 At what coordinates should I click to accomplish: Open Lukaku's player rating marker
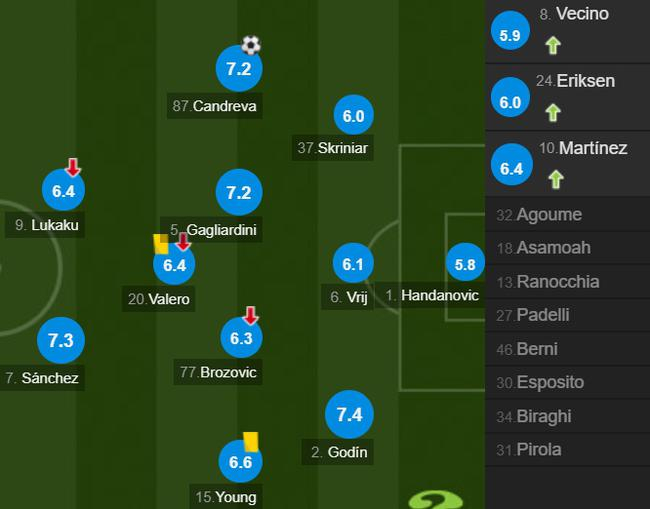pyautogui.click(x=64, y=190)
